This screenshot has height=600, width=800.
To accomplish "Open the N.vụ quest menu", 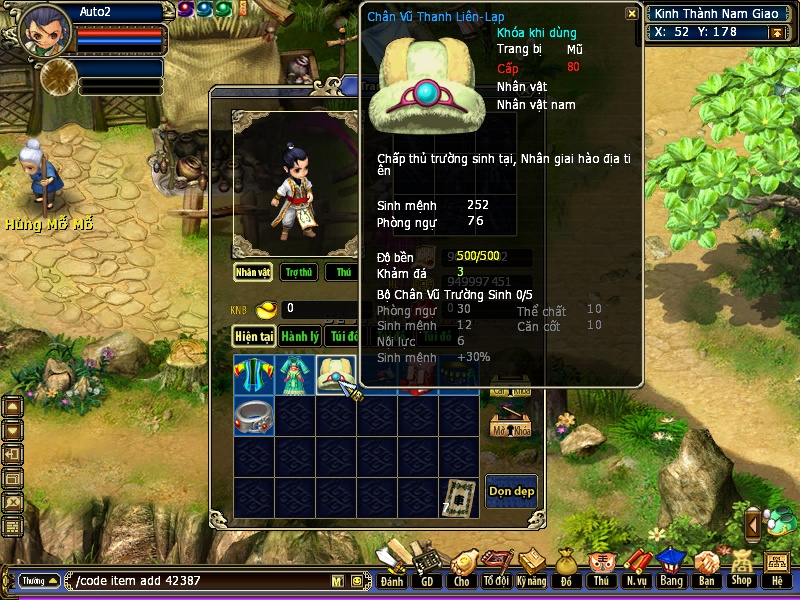I will coord(636,566).
